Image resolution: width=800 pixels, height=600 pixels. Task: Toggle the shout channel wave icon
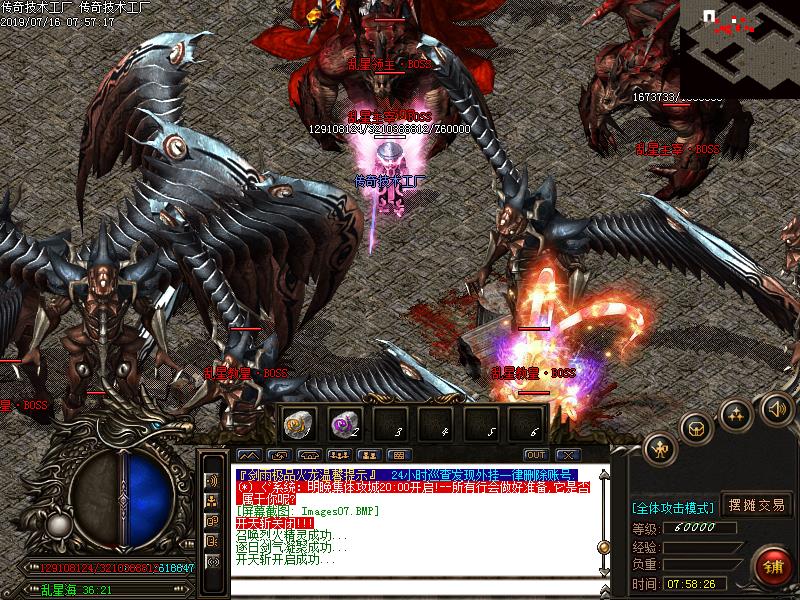coord(212,480)
